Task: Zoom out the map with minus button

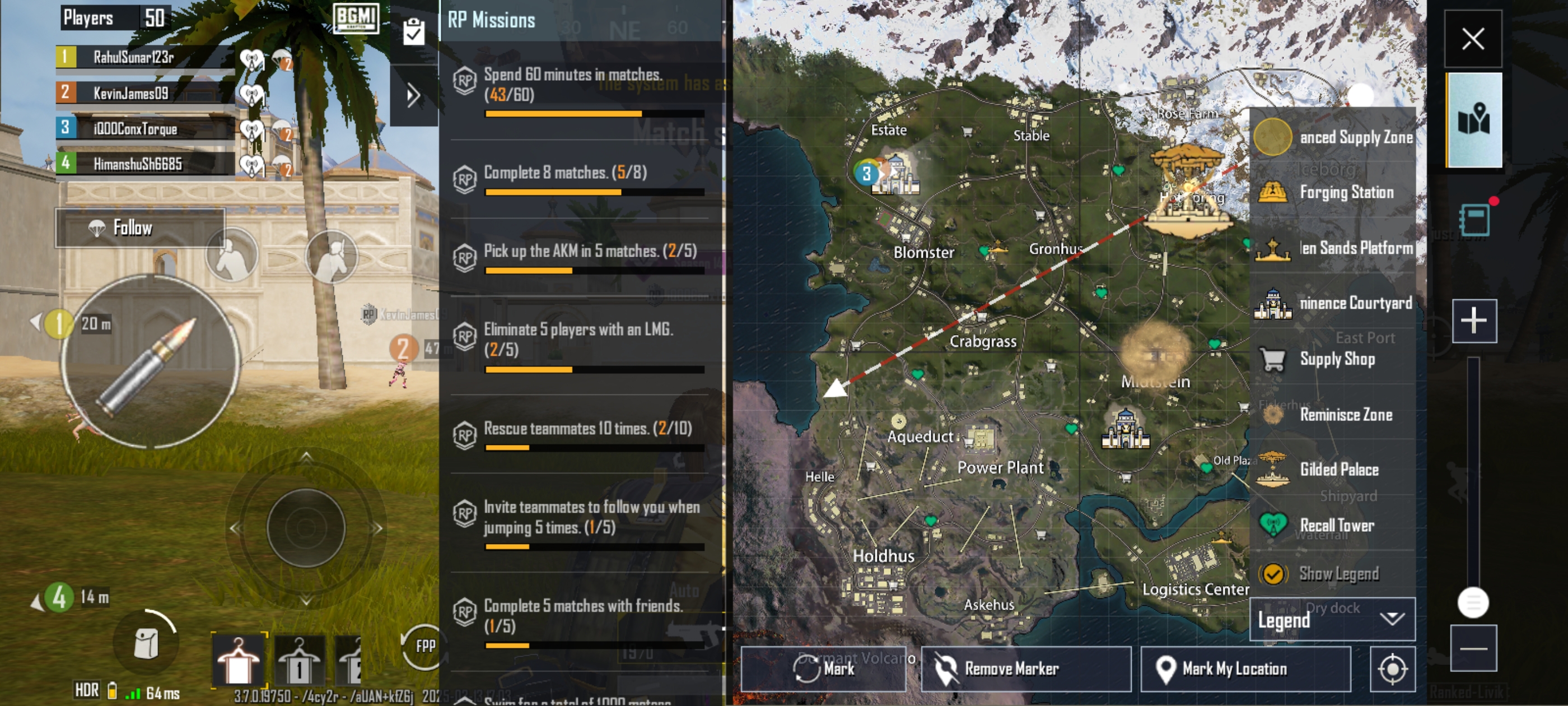Action: [x=1473, y=648]
